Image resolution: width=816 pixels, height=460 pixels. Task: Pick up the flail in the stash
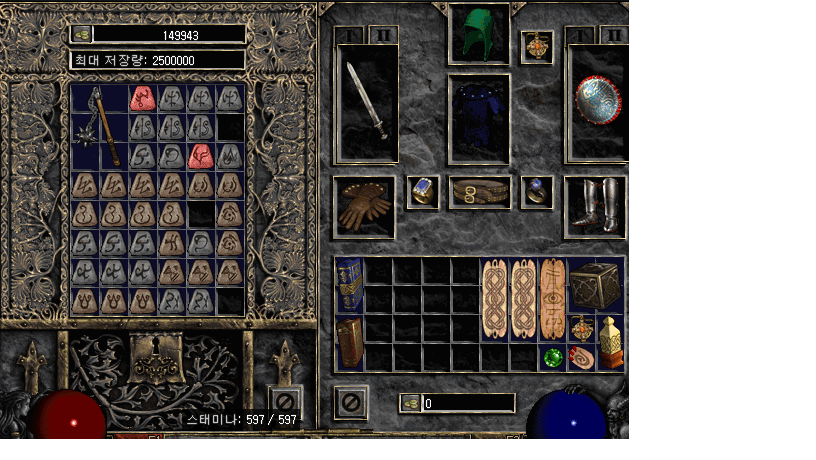pyautogui.click(x=96, y=125)
